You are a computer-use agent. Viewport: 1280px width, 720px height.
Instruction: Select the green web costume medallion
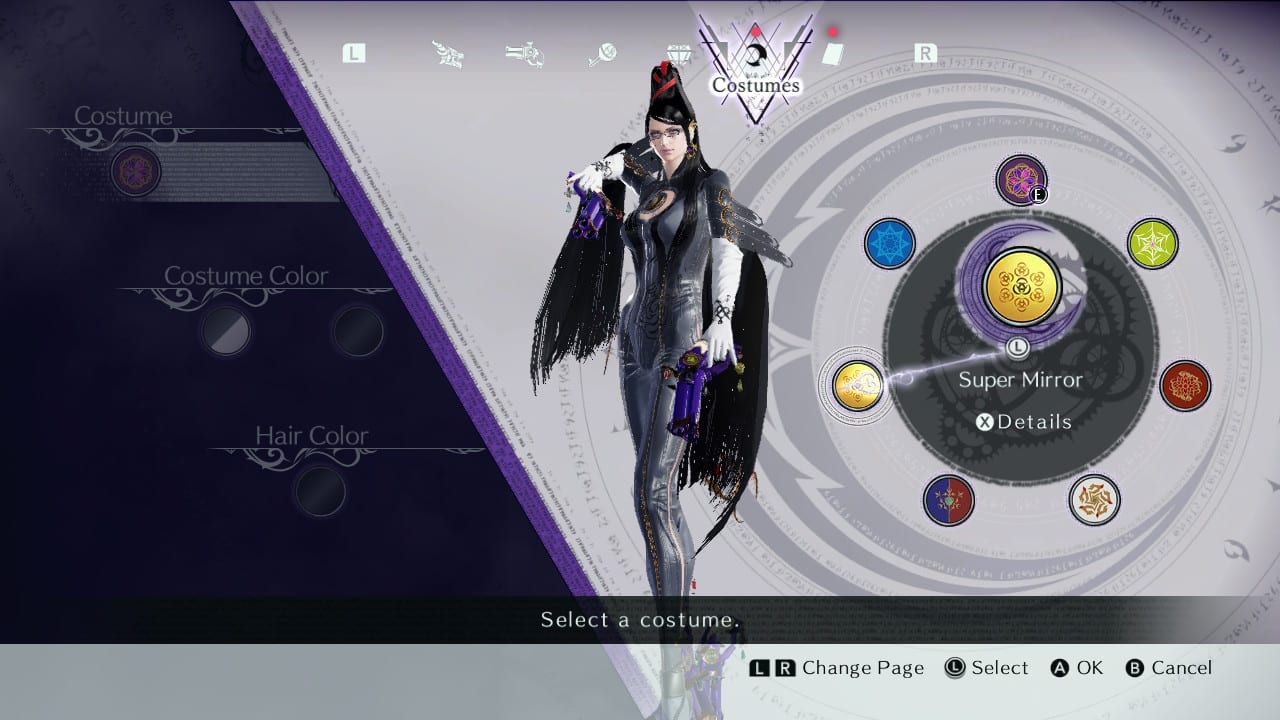point(1152,243)
